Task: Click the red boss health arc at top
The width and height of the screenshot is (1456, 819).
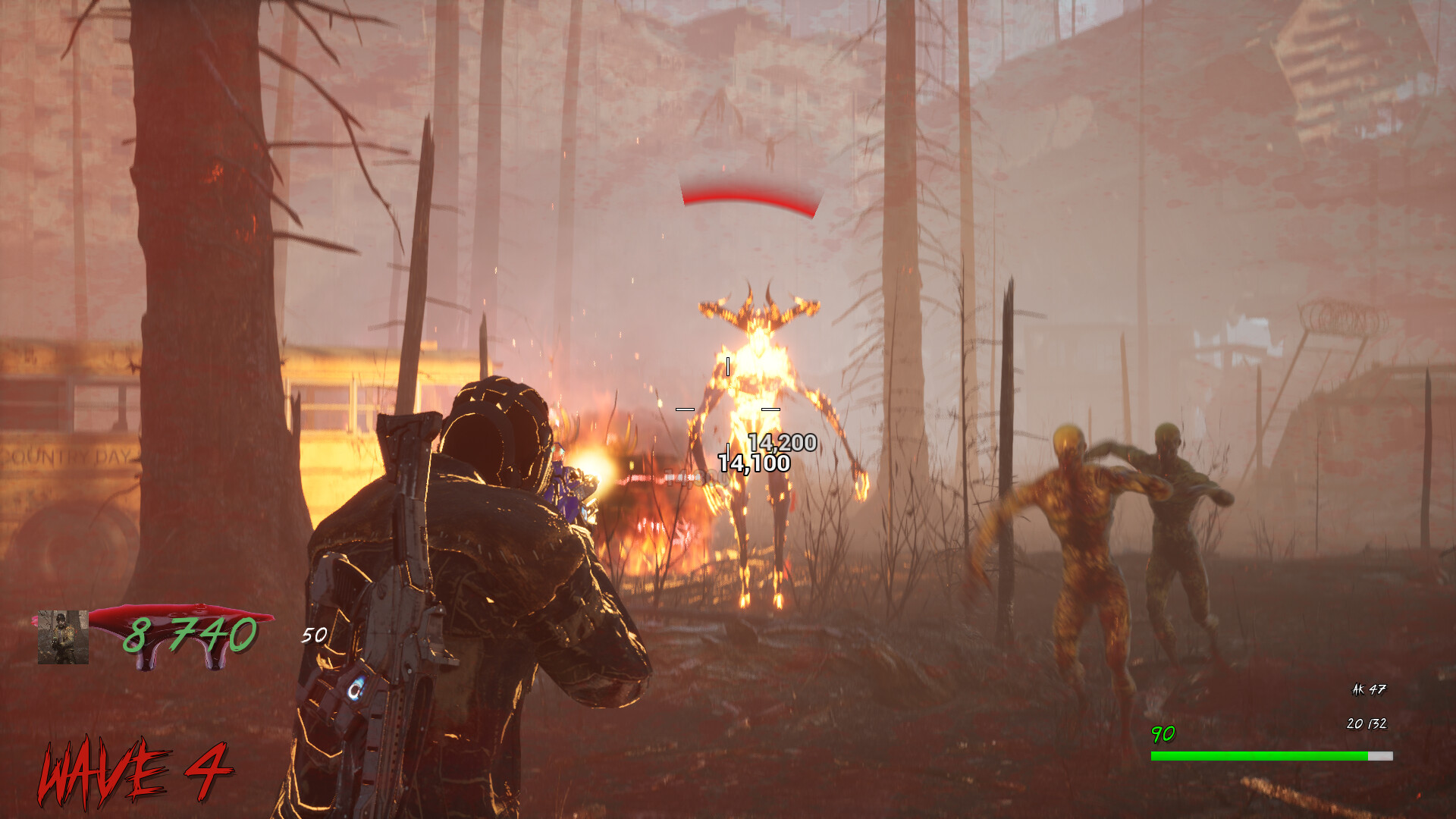Action: 751,199
